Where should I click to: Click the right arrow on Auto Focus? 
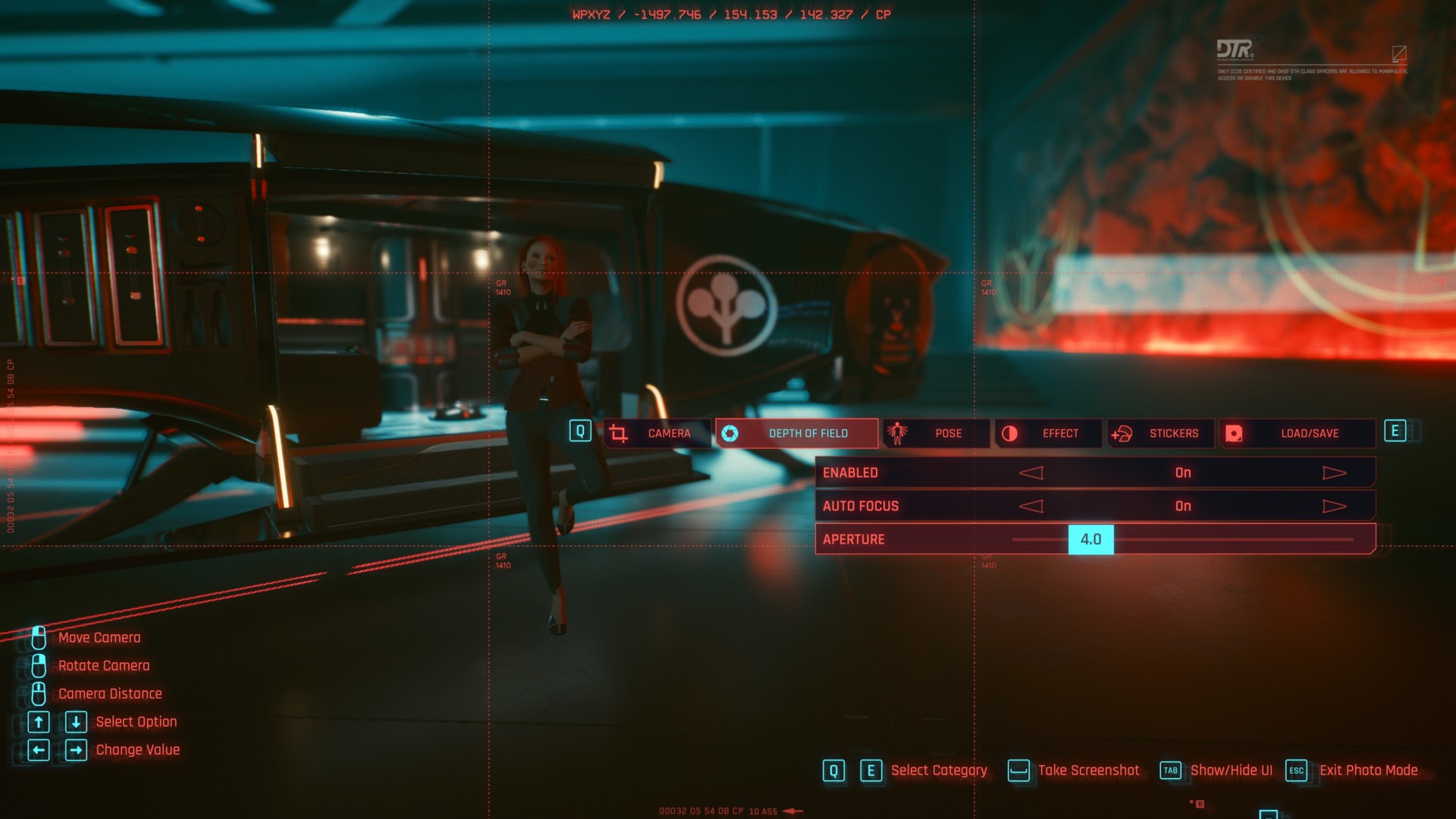(x=1334, y=506)
